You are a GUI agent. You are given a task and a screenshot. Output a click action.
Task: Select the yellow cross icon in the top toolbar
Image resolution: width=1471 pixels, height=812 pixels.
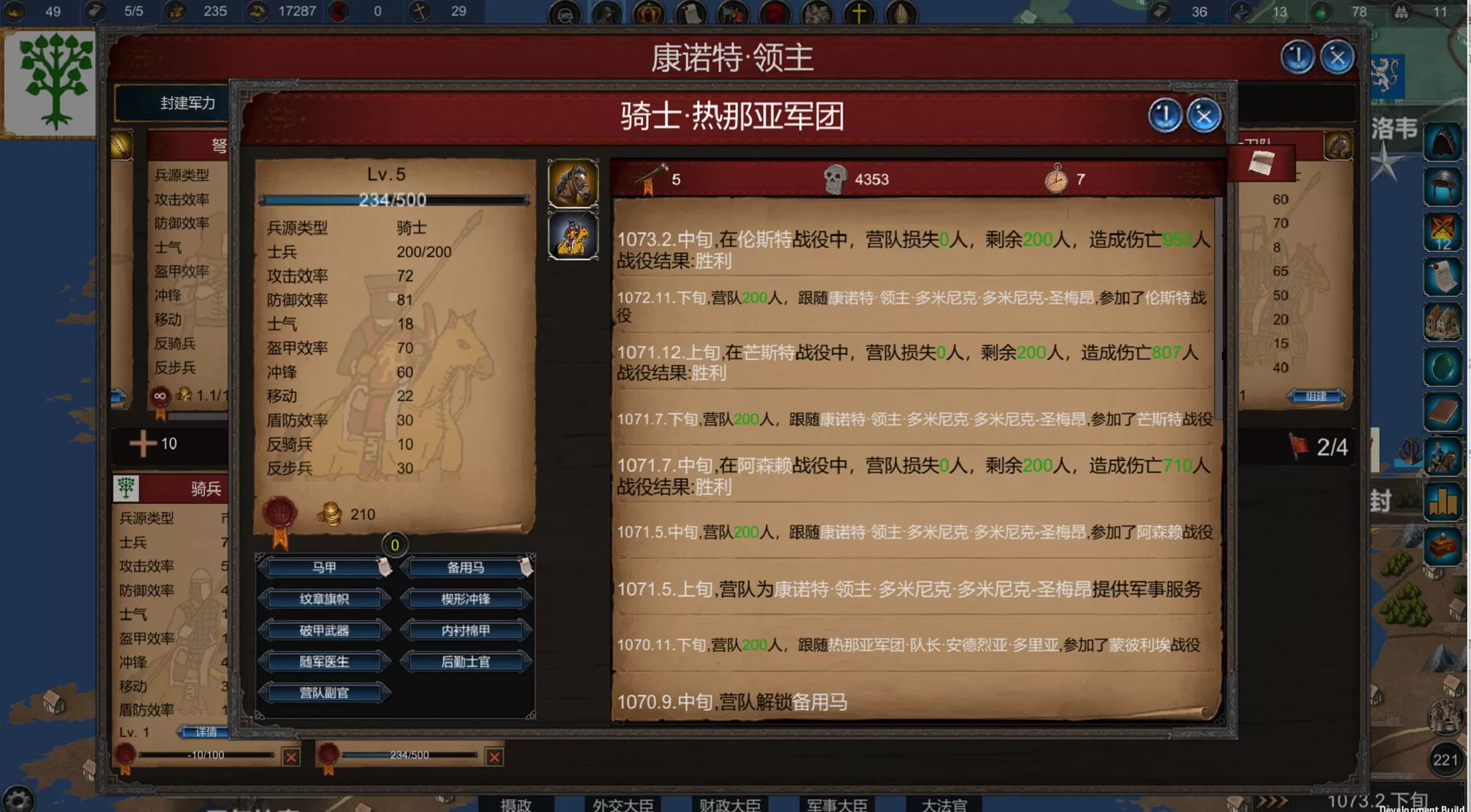tap(859, 12)
